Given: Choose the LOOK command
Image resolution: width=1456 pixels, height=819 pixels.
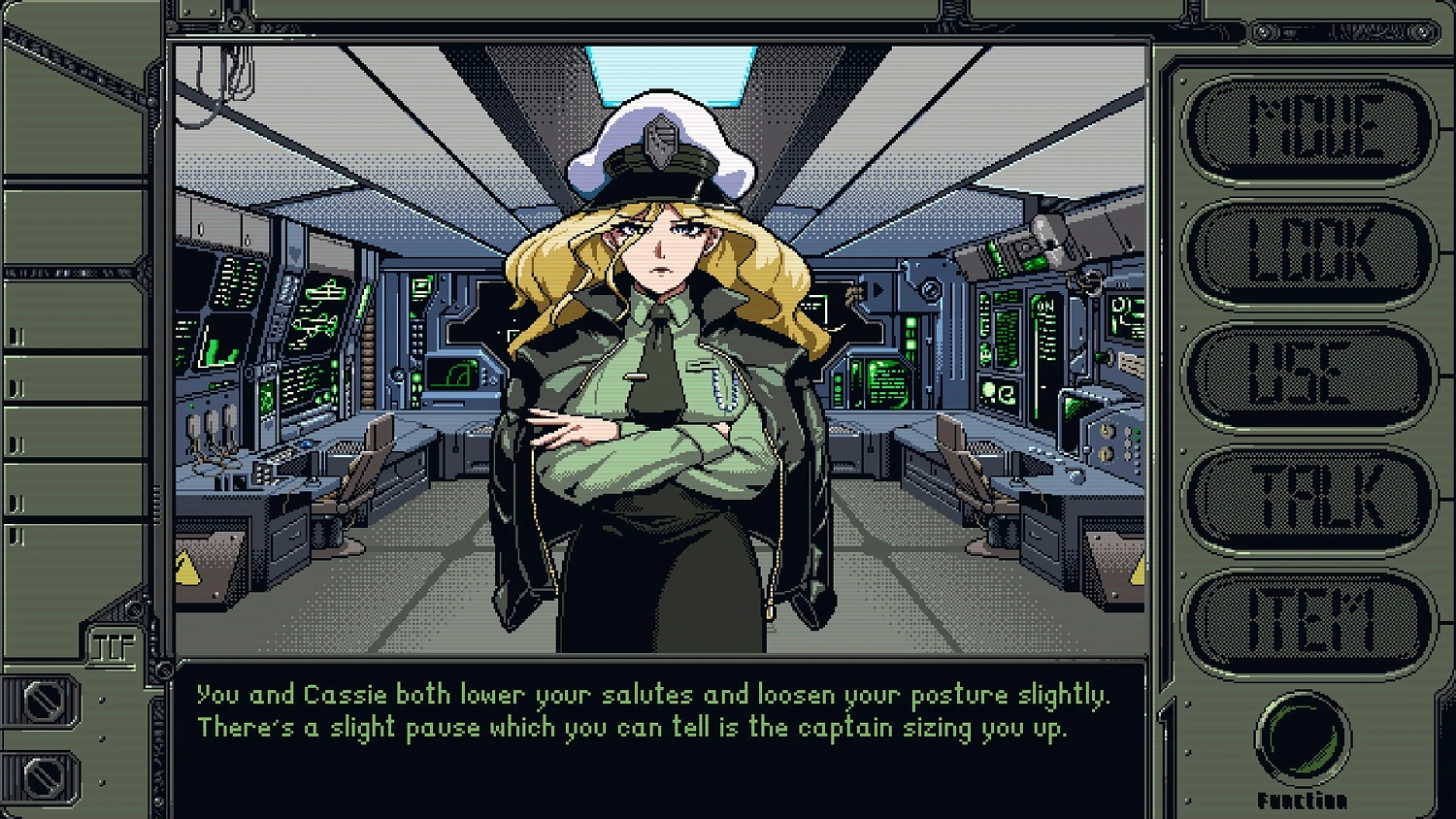Looking at the screenshot, I should tap(1309, 252).
